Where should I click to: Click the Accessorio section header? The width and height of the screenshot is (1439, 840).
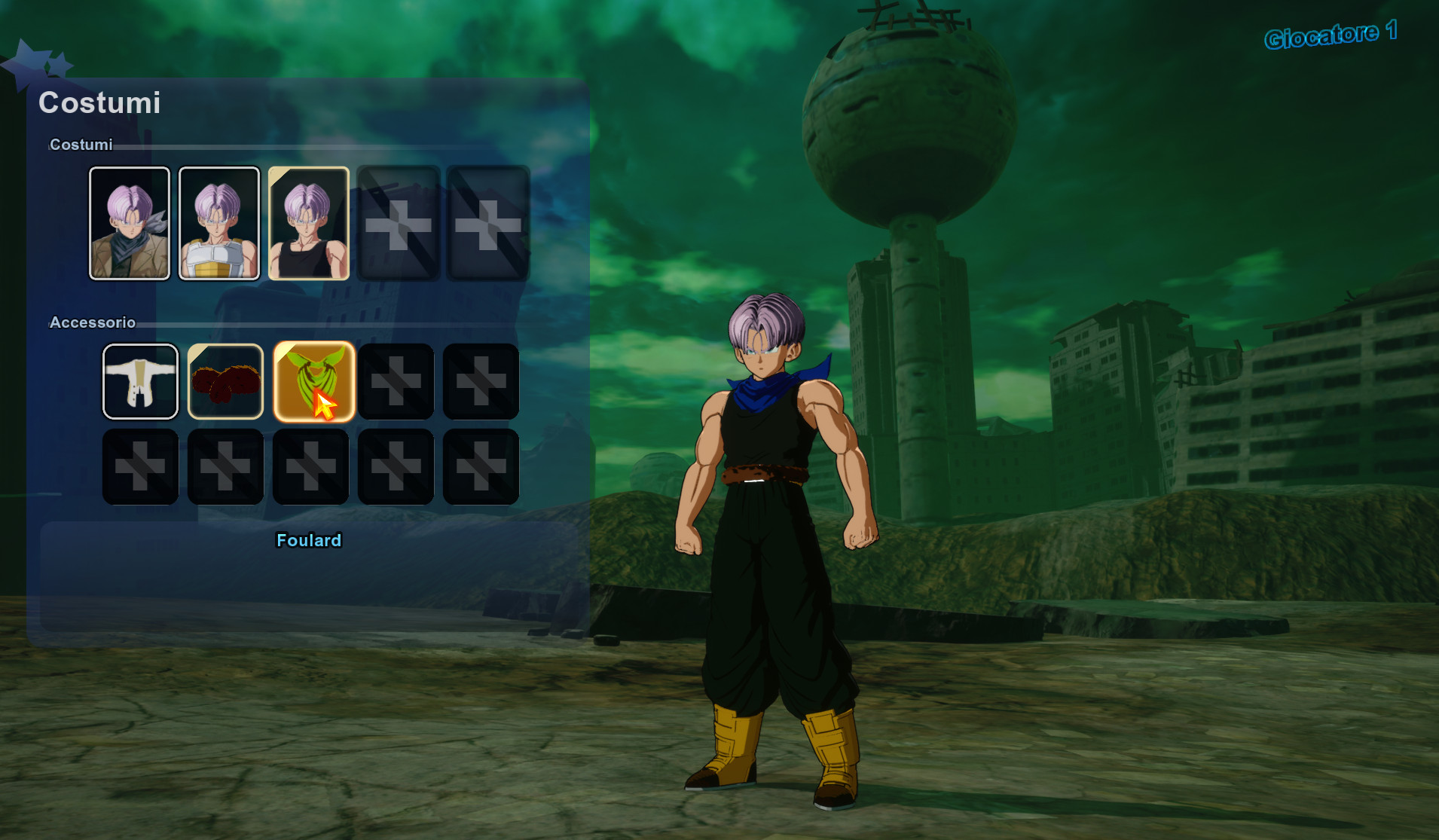(92, 322)
